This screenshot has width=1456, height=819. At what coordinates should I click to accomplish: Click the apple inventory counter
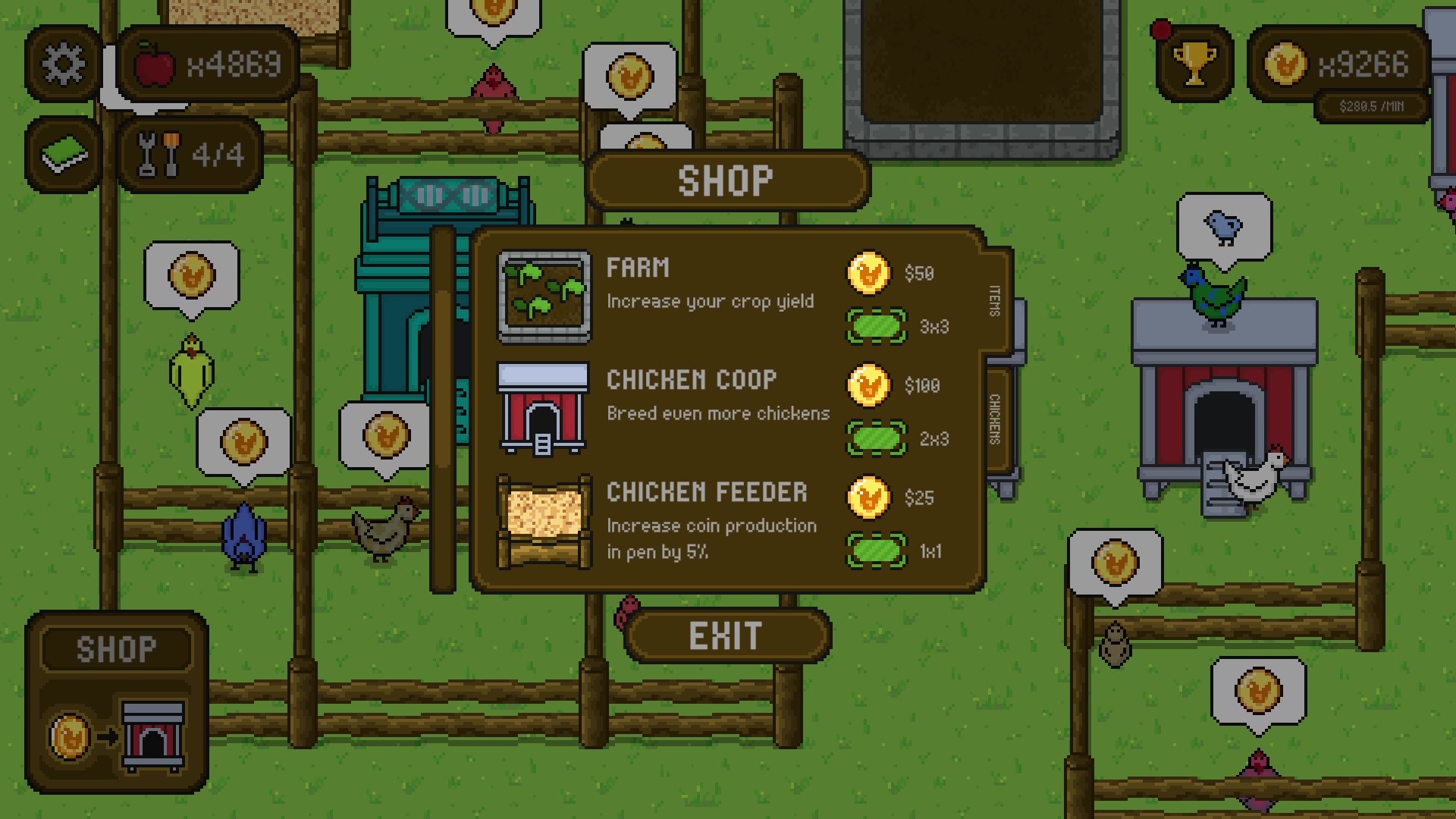click(206, 64)
